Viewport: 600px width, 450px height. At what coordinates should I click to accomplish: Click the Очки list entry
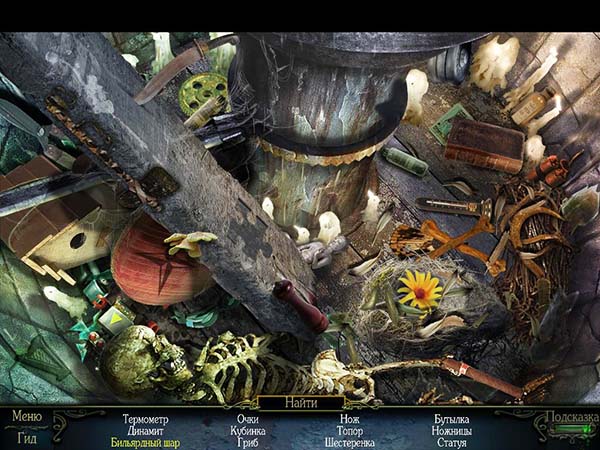(248, 419)
